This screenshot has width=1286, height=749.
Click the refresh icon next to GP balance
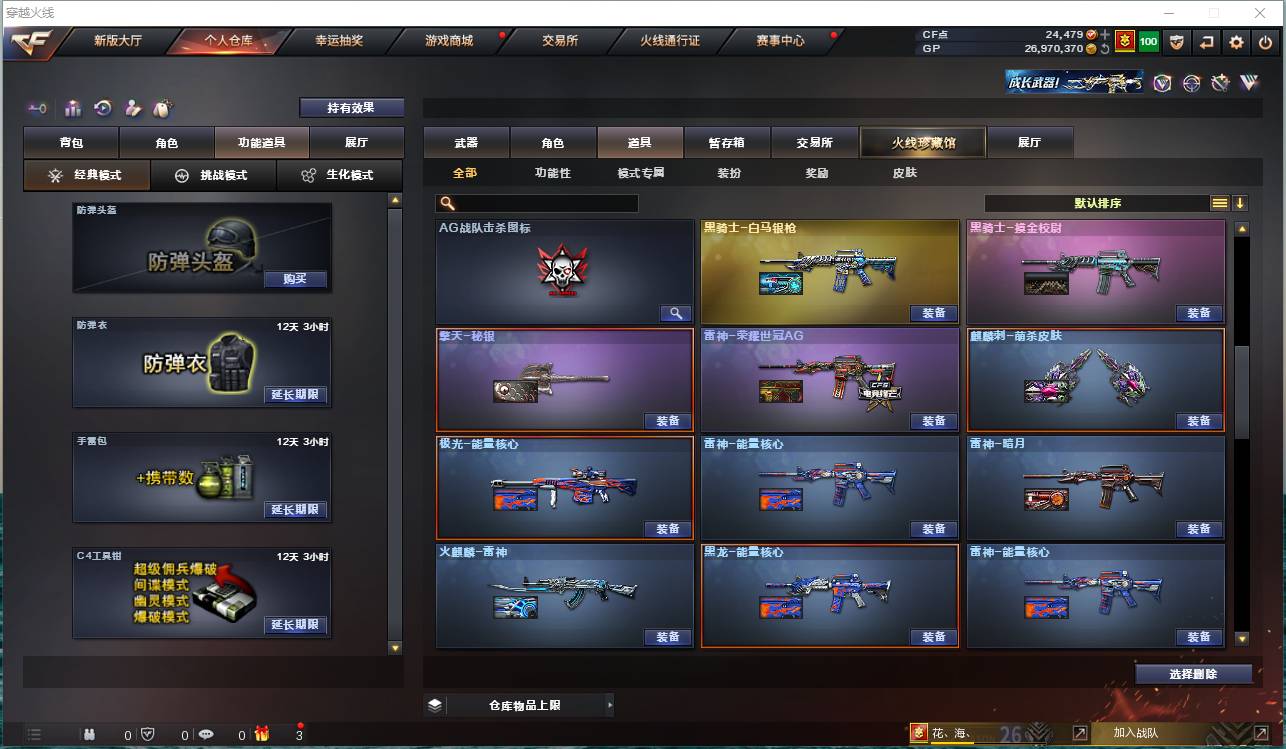pyautogui.click(x=1105, y=49)
